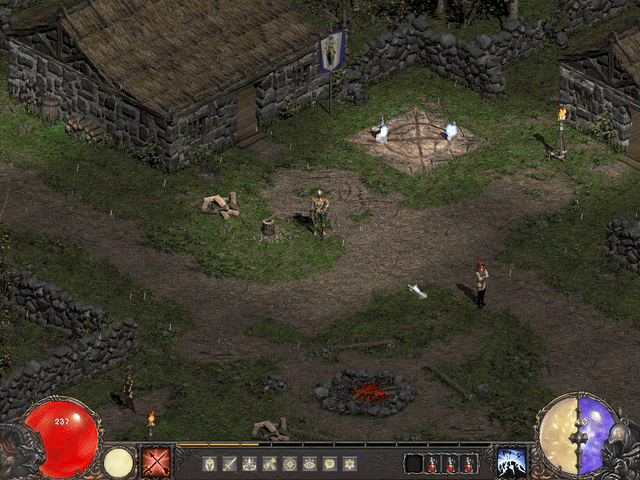Open the inventory via the sword icon

[x=229, y=464]
